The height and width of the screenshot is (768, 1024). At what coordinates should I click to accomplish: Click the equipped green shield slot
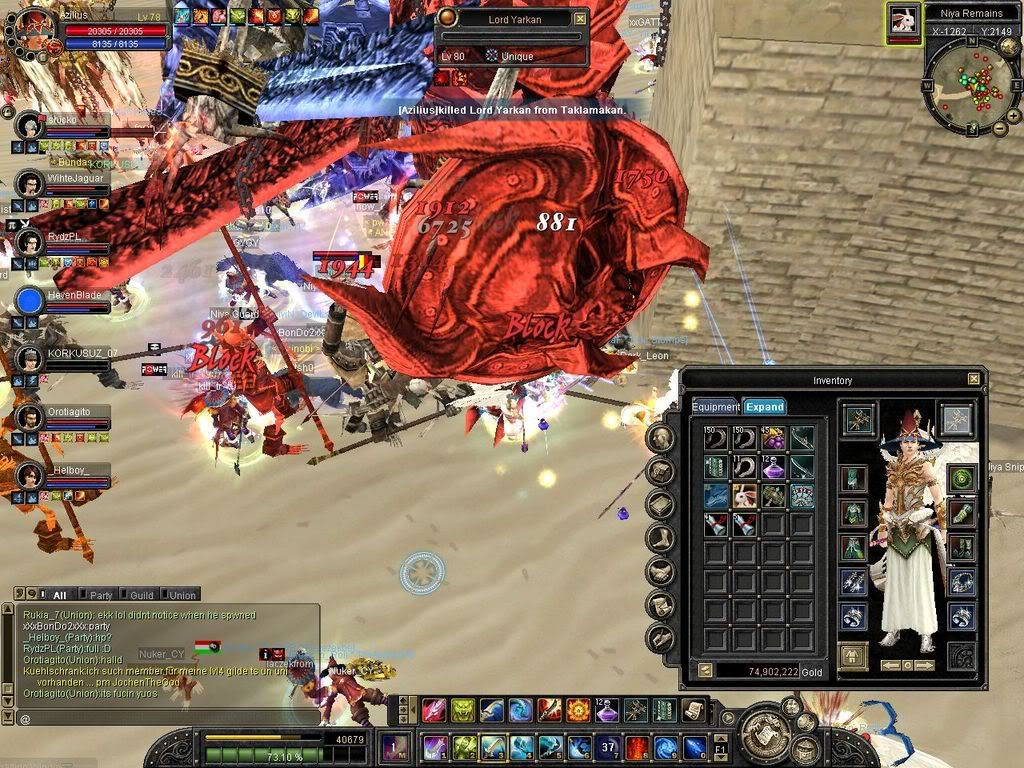(x=961, y=479)
